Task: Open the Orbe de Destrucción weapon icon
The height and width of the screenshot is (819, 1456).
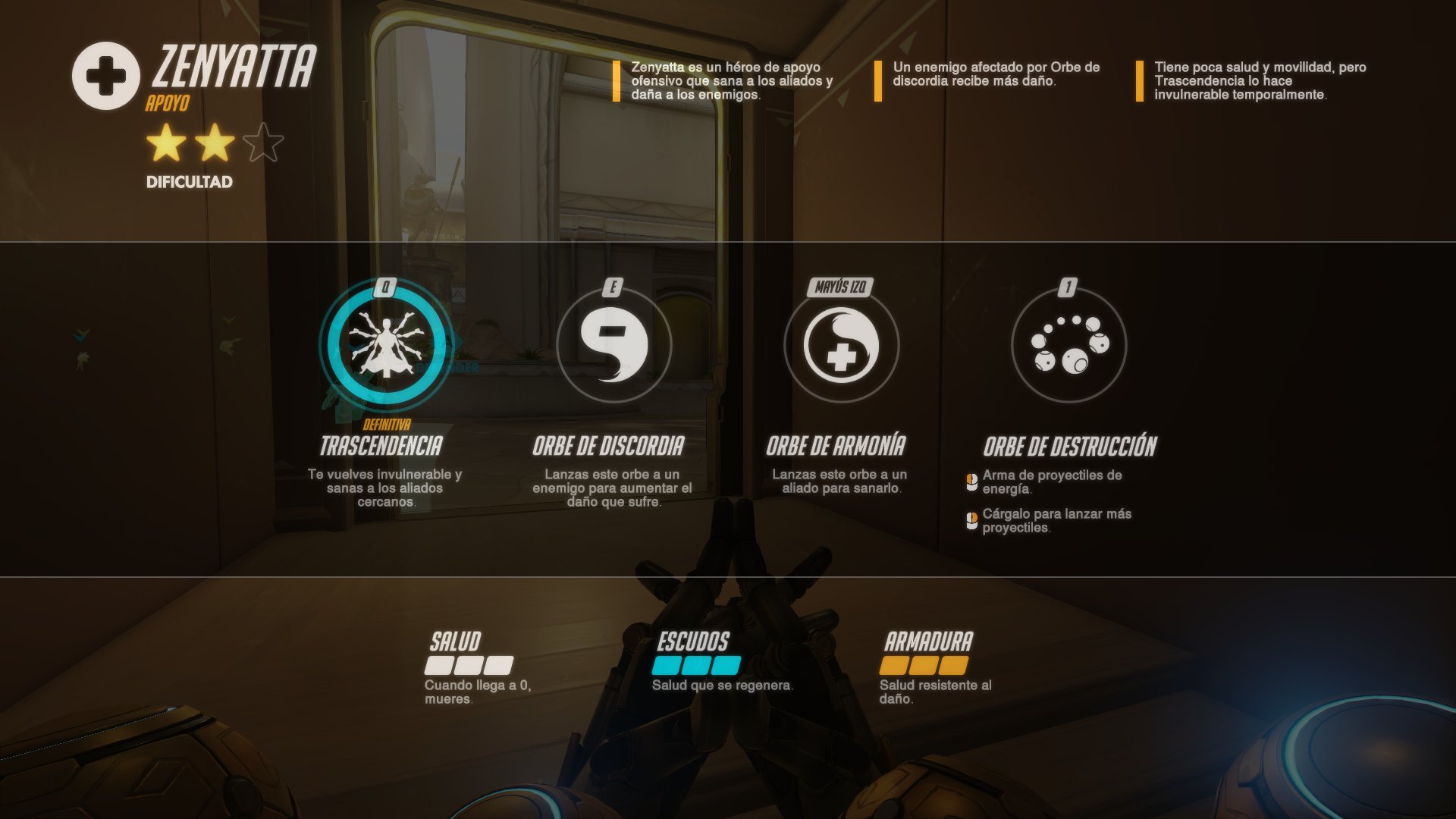Action: coord(1068,345)
